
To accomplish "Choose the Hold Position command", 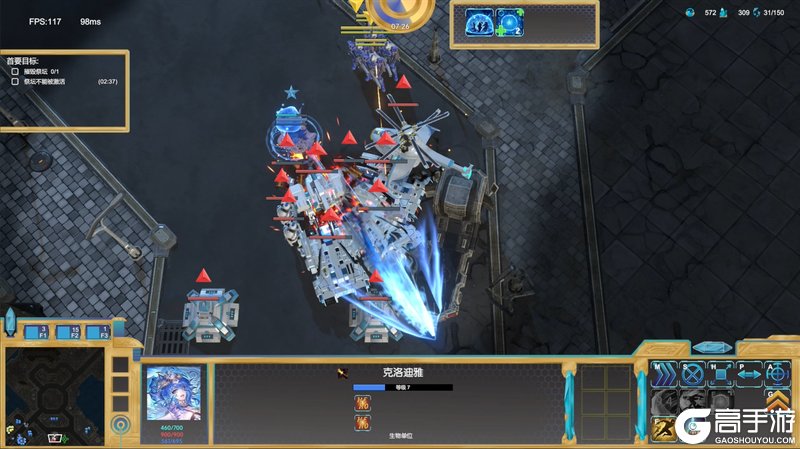I will [x=720, y=375].
